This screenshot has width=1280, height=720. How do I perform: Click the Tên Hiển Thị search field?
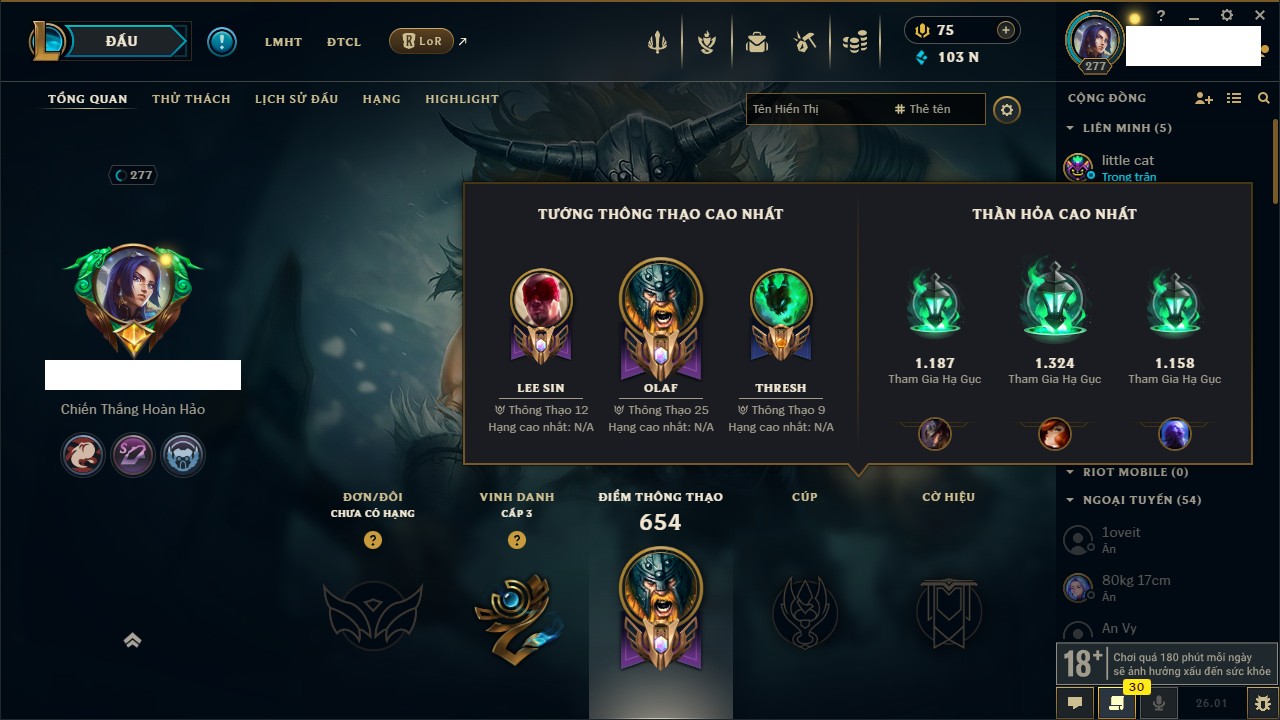[x=815, y=109]
